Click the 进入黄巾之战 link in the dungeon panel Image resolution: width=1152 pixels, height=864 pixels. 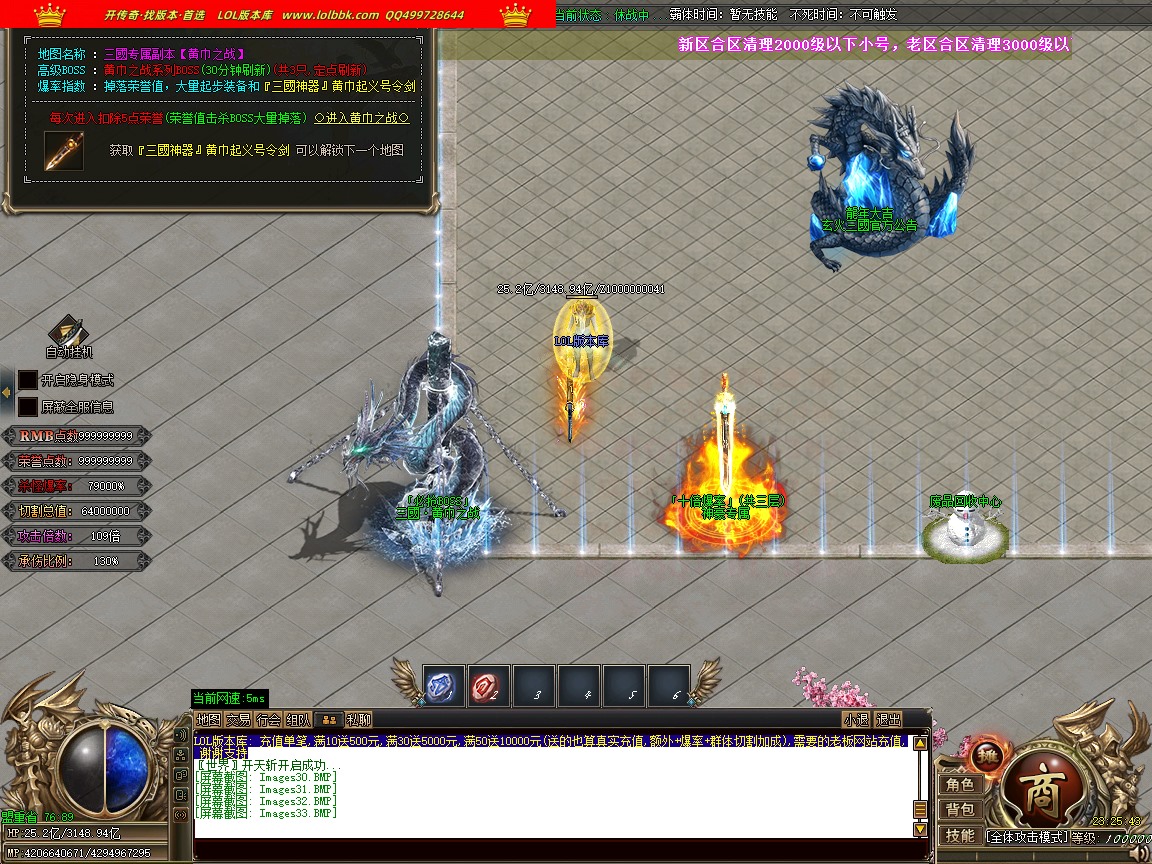pos(361,118)
